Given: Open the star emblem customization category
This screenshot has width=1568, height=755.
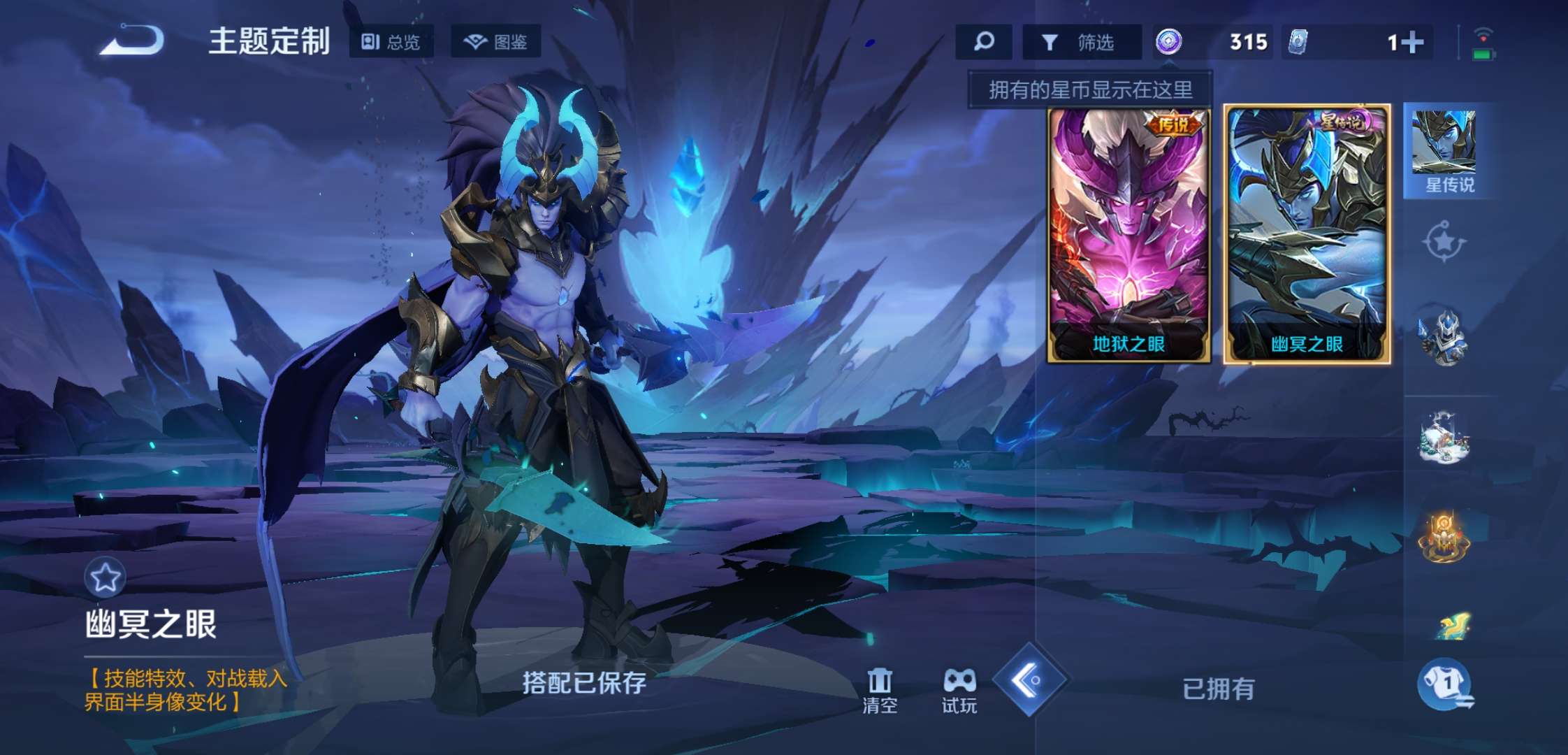Looking at the screenshot, I should 1444,243.
